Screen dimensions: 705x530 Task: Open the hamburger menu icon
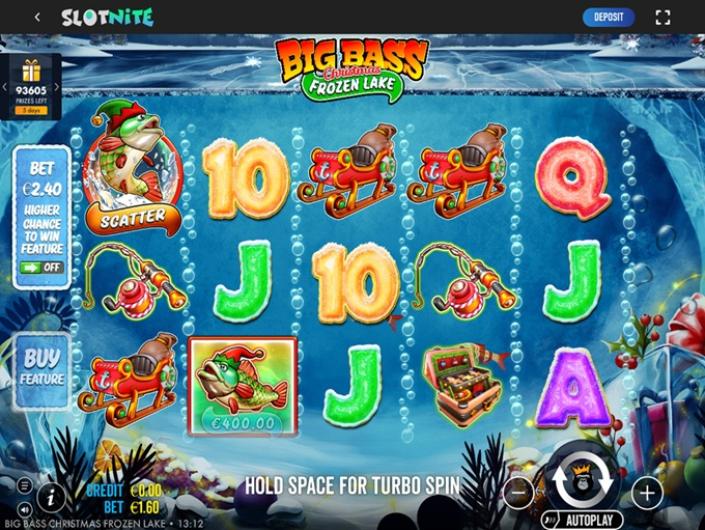coord(22,487)
